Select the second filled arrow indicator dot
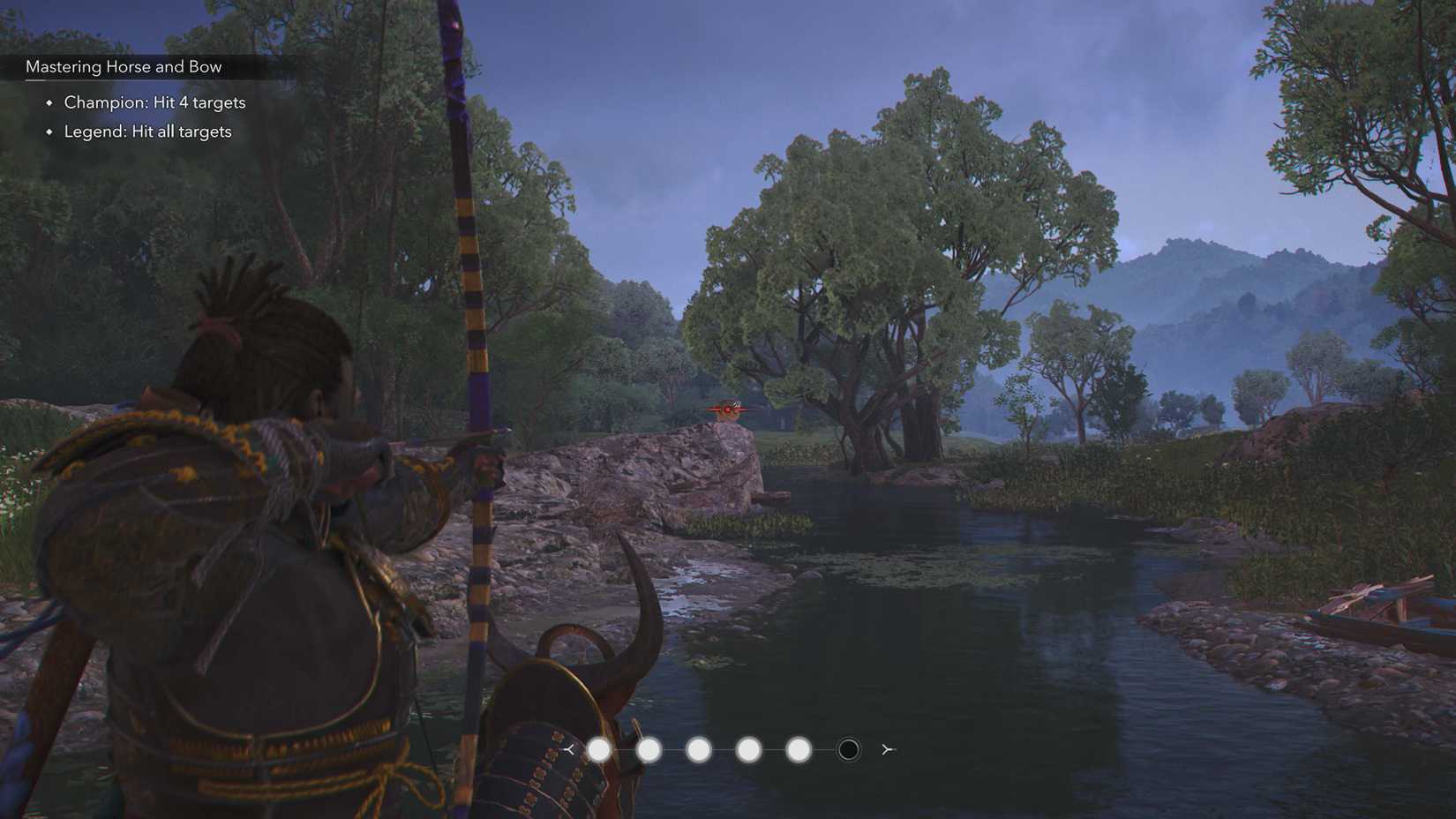Viewport: 1456px width, 819px height. (x=649, y=749)
